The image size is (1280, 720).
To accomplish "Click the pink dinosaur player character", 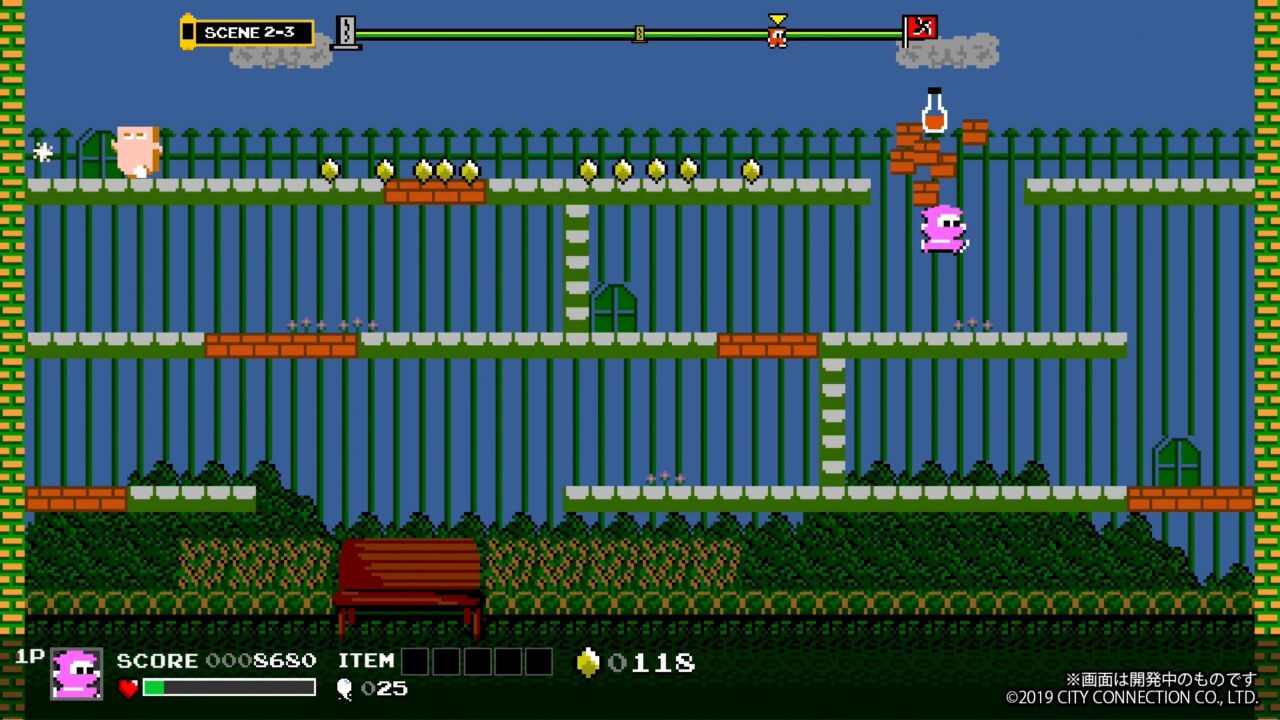I will [942, 228].
